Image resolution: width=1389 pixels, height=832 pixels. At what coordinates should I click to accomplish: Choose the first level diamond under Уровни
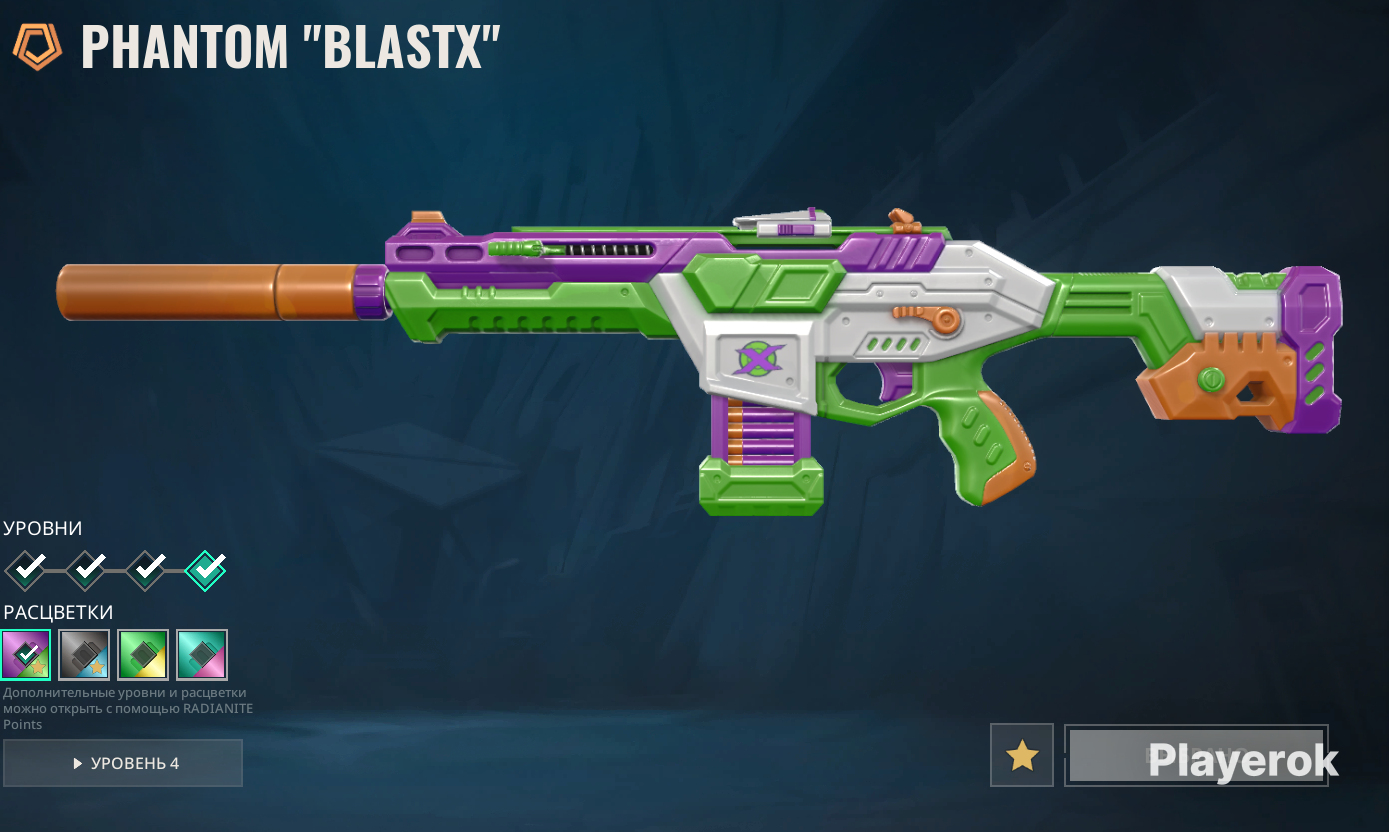click(25, 571)
